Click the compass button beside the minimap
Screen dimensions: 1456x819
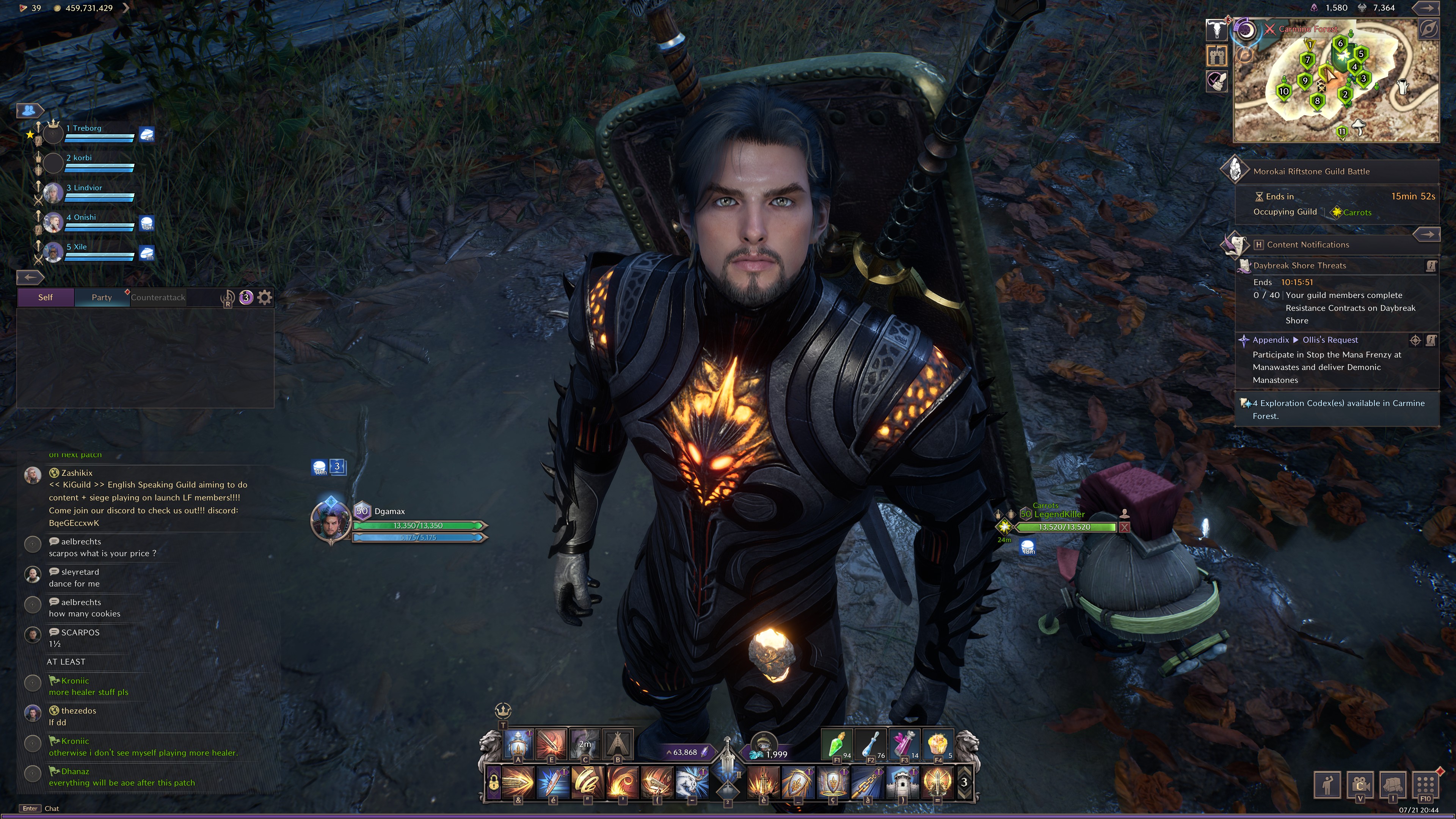pyautogui.click(x=1428, y=30)
